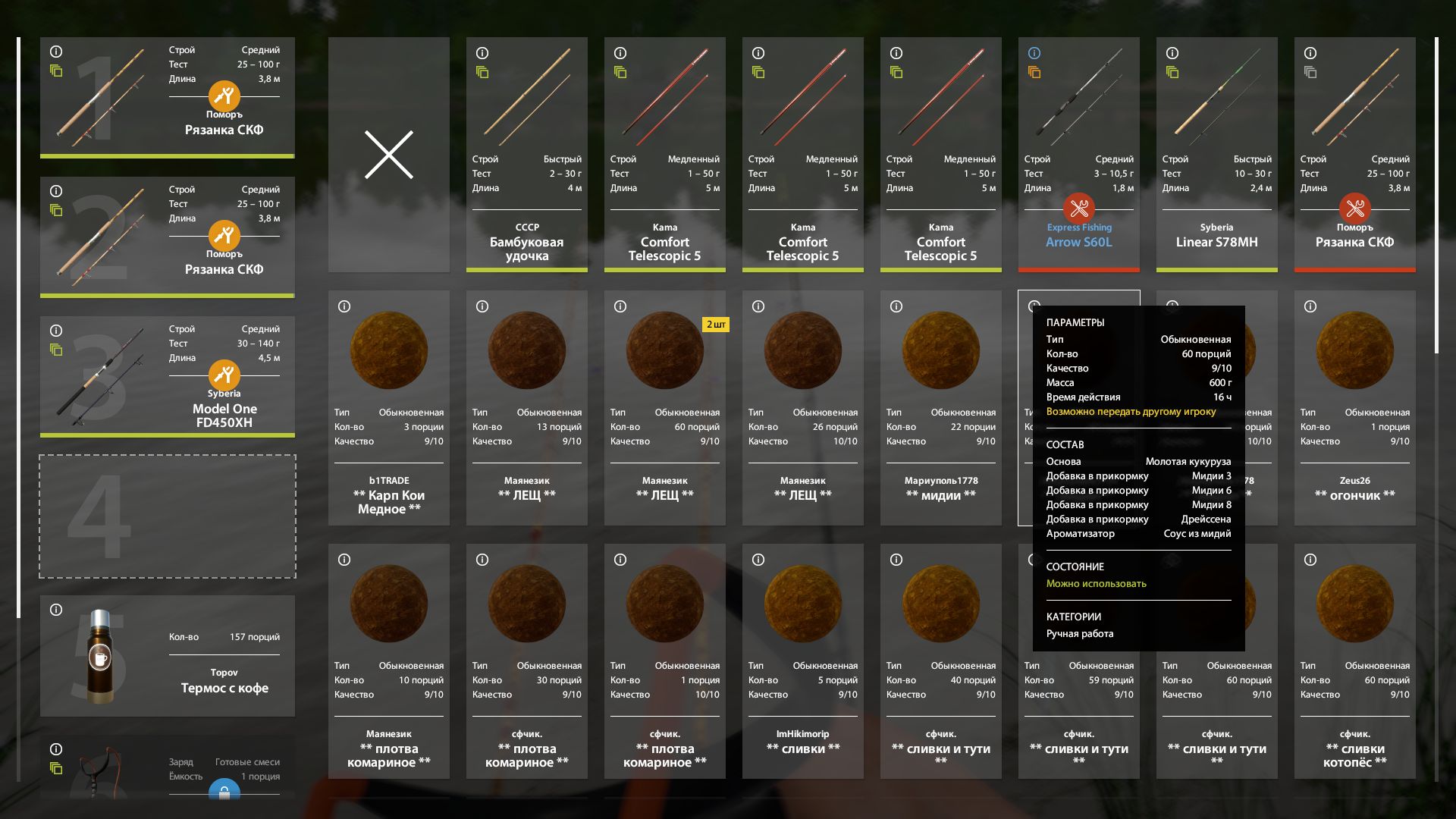
Task: Click the repair icon on Arrow S60L
Action: pos(1078,208)
